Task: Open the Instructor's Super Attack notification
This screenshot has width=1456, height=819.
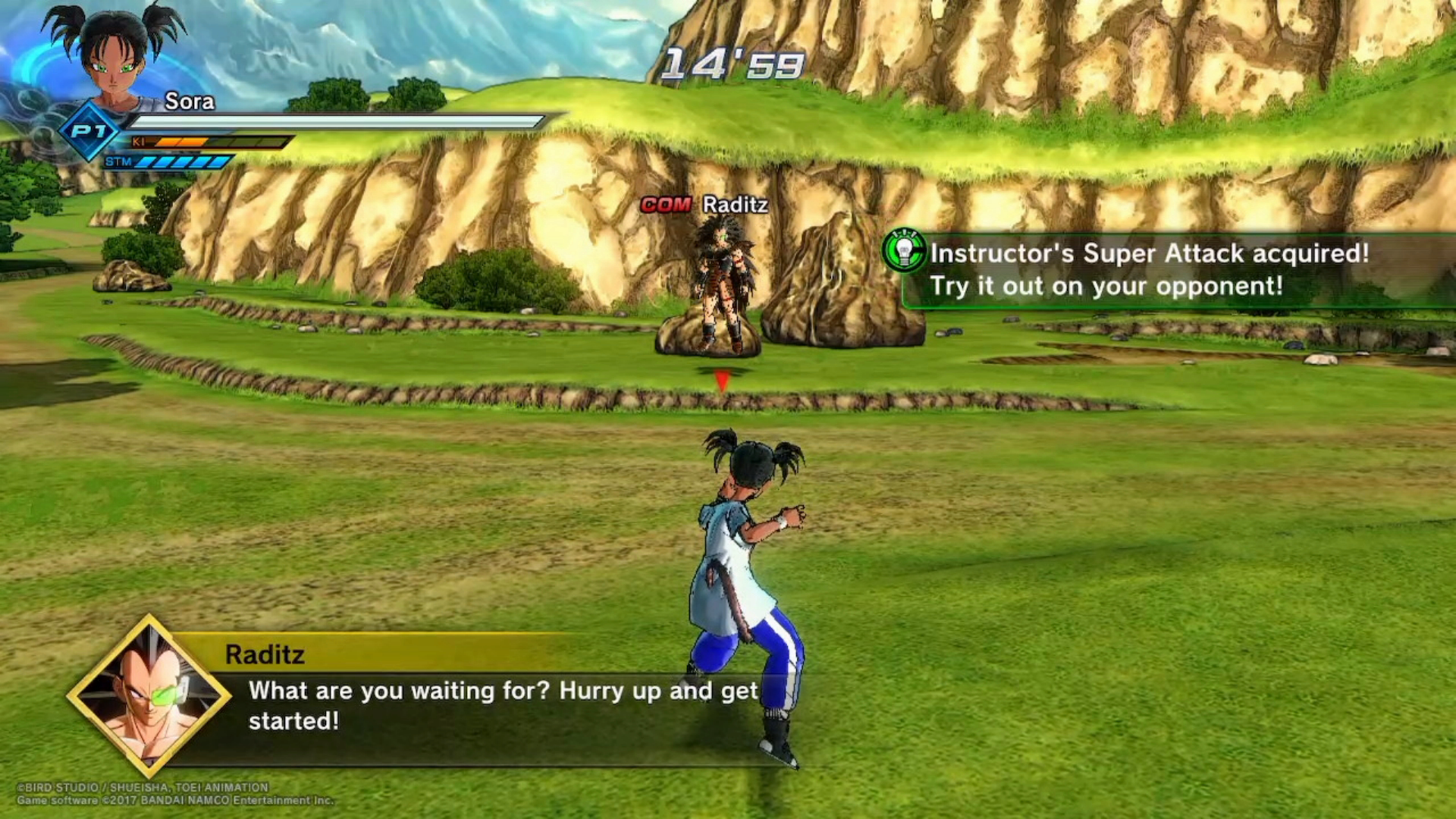Action: (x=1149, y=269)
